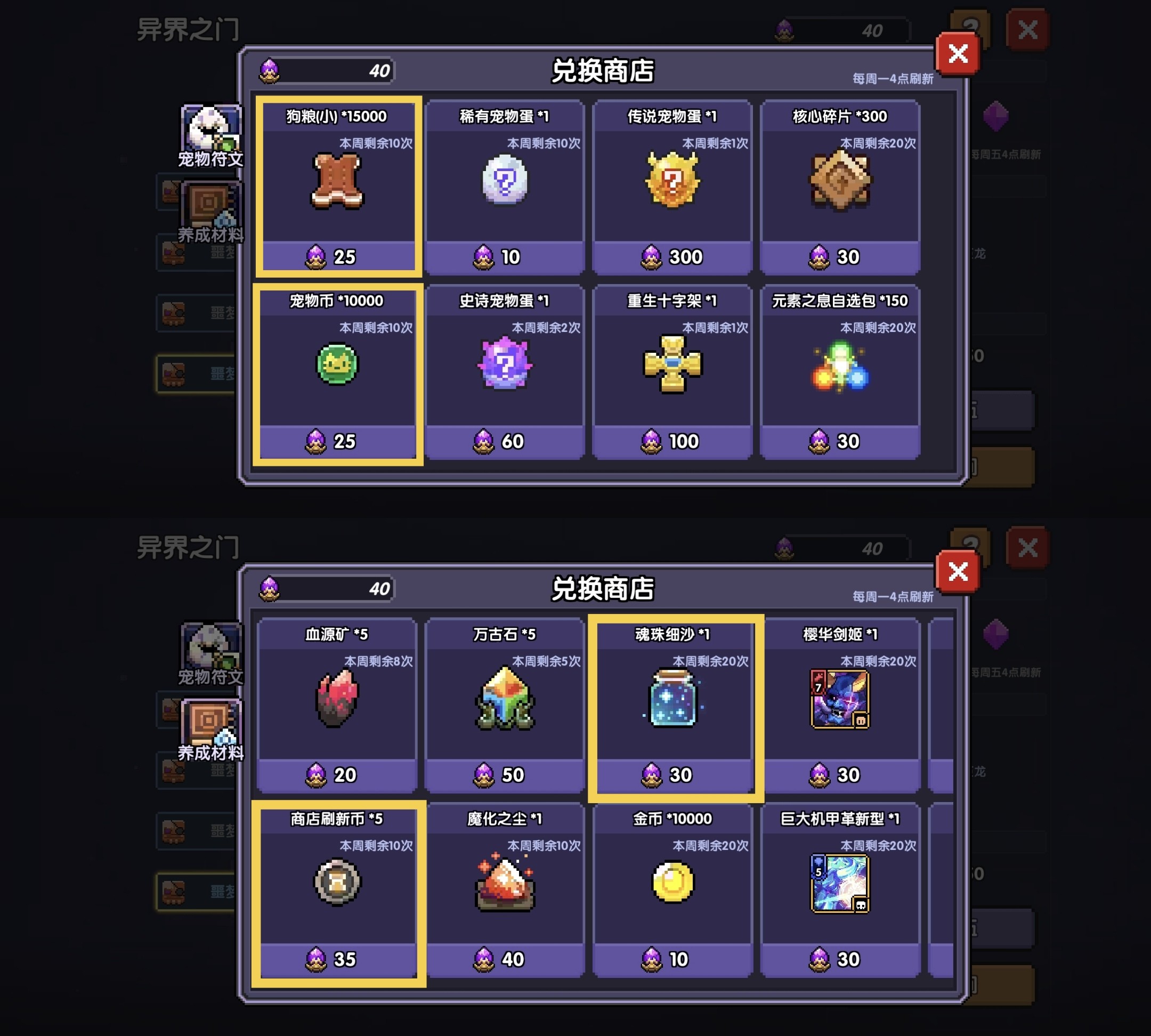Screen dimensions: 1151x1036
Task: Select the 万古石 *5 rainbow crystal
Action: coord(504,700)
